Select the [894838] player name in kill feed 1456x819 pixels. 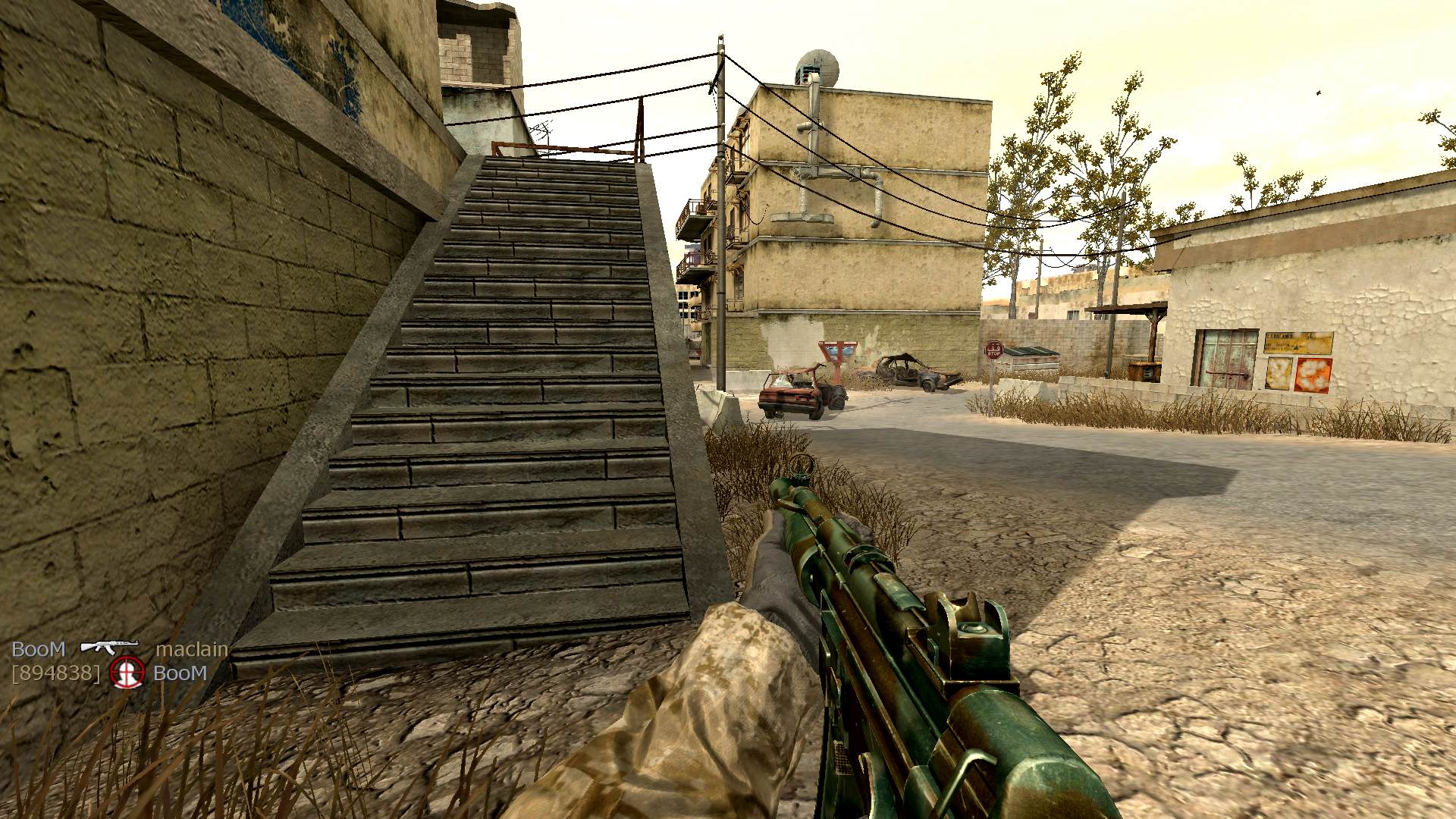coord(55,673)
